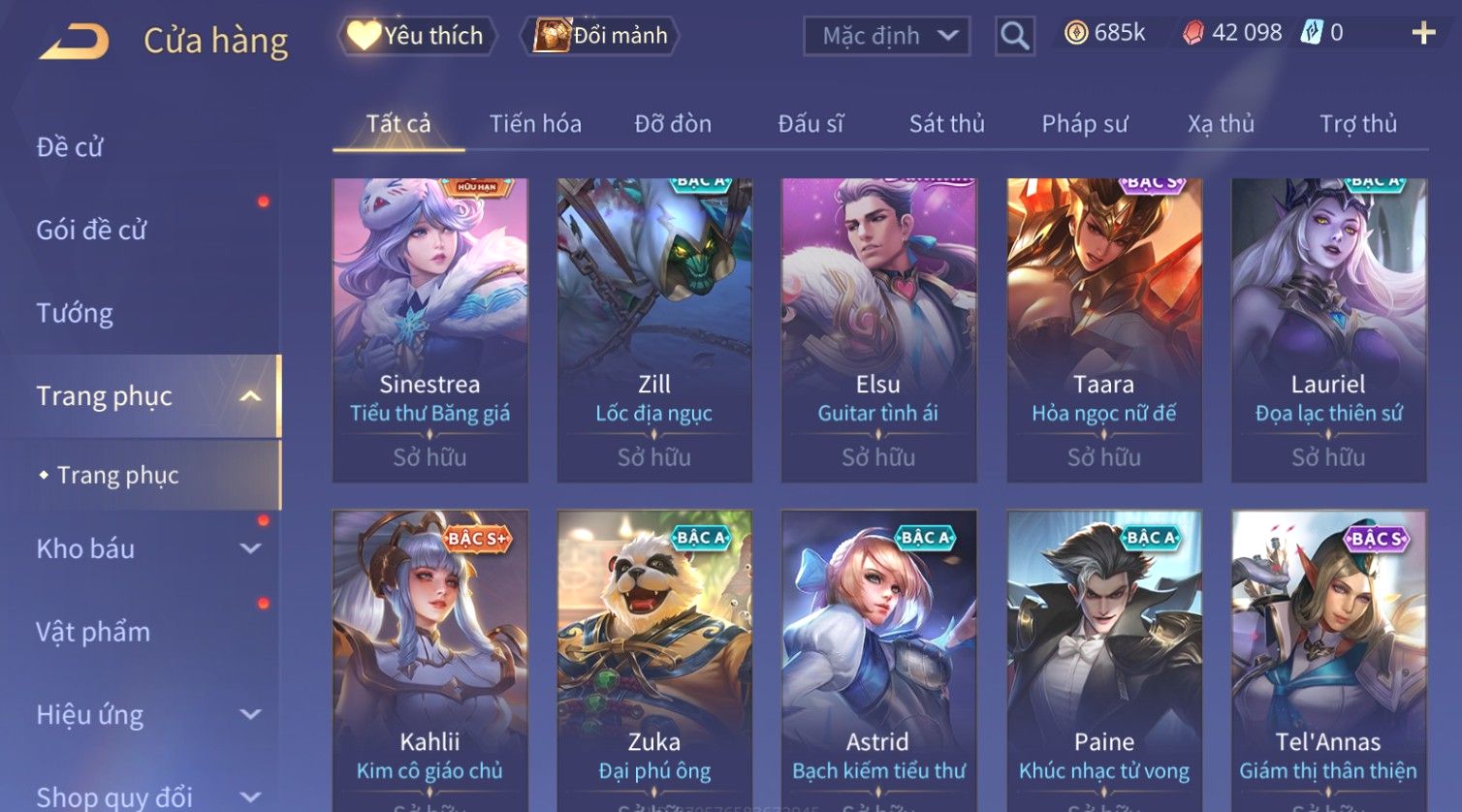The image size is (1462, 812).
Task: Go back using the arrow button
Action: (74, 41)
